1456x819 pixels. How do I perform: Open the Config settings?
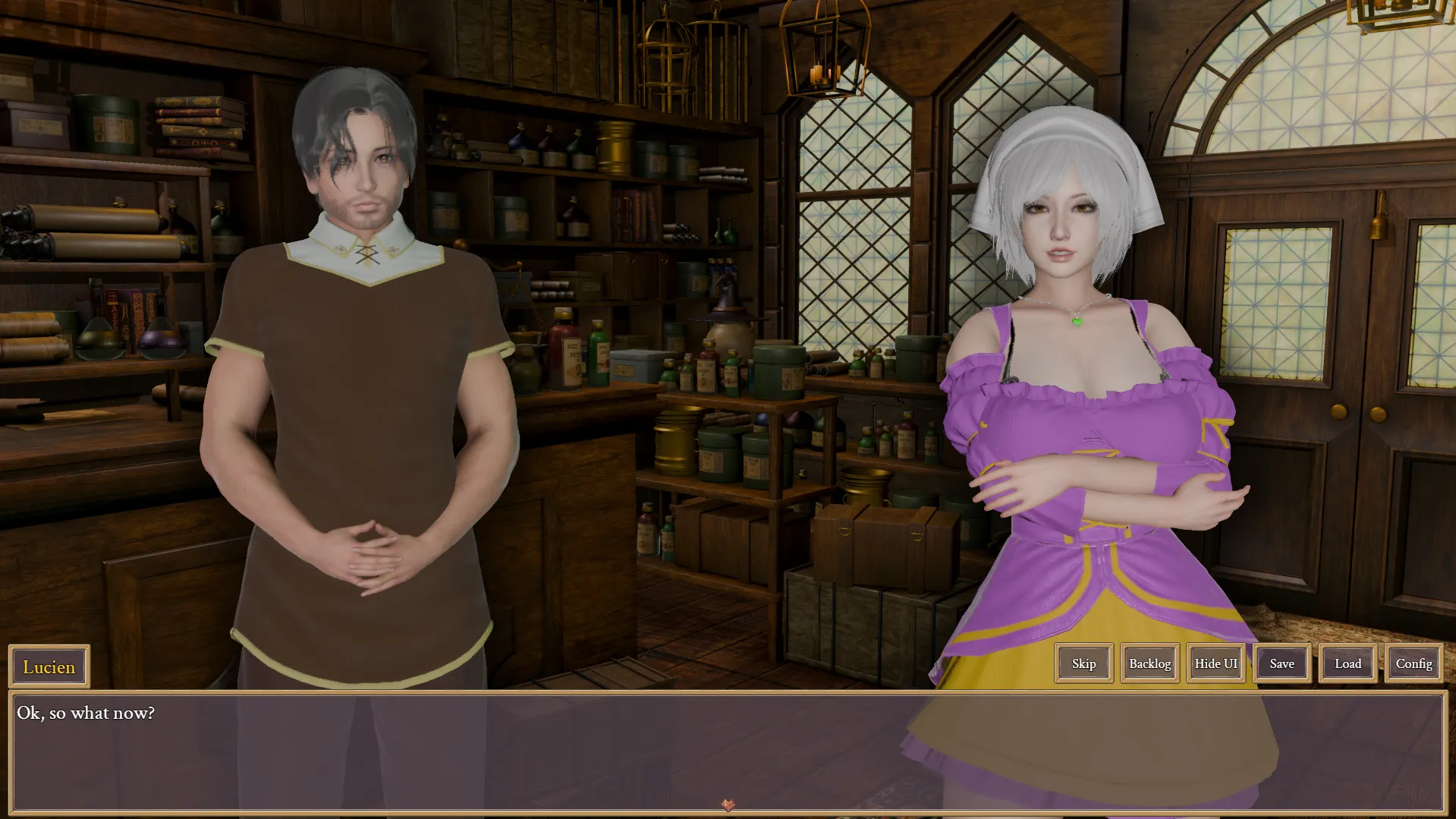coord(1414,663)
